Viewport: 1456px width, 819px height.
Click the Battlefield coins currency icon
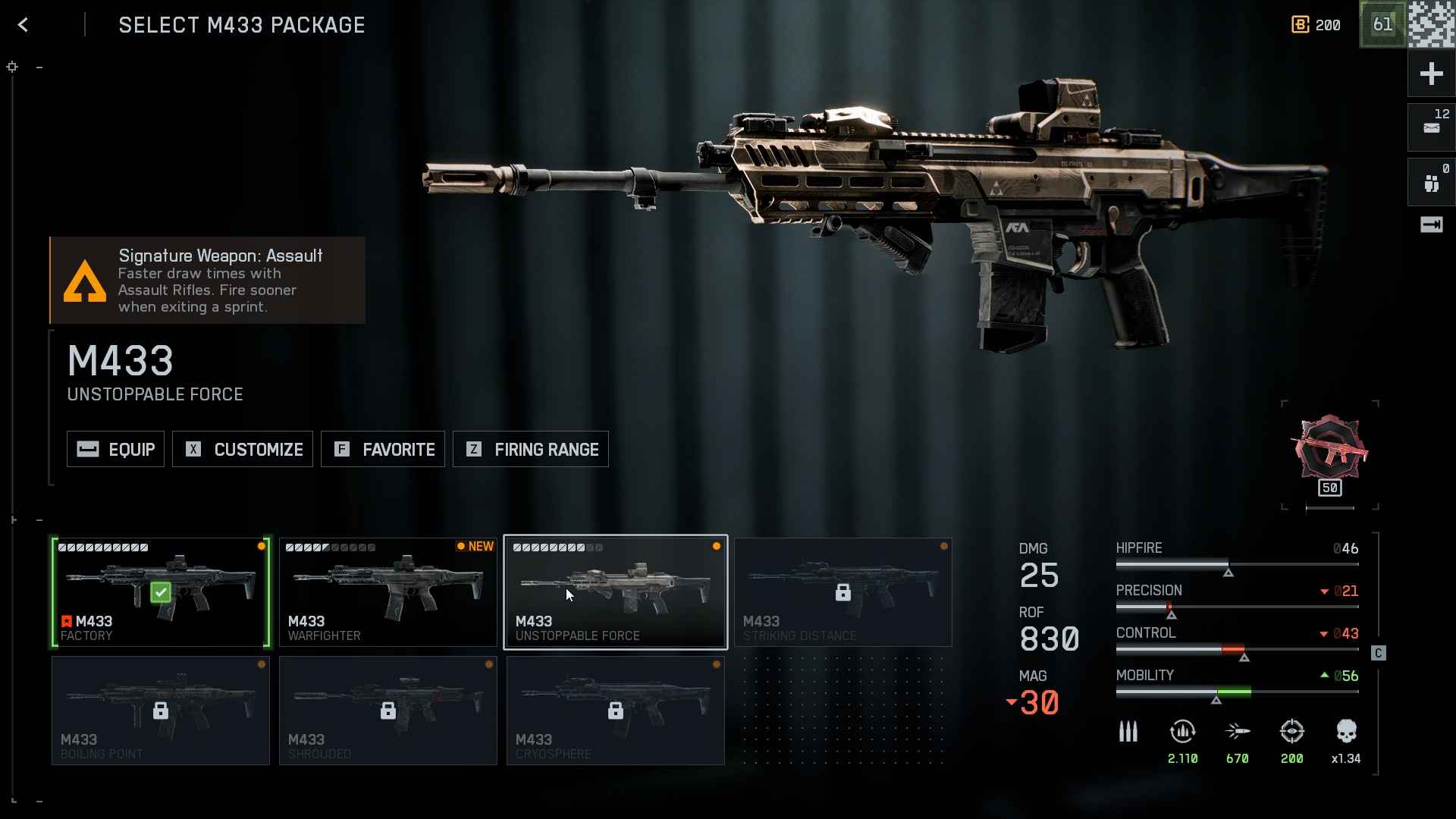pos(1300,25)
